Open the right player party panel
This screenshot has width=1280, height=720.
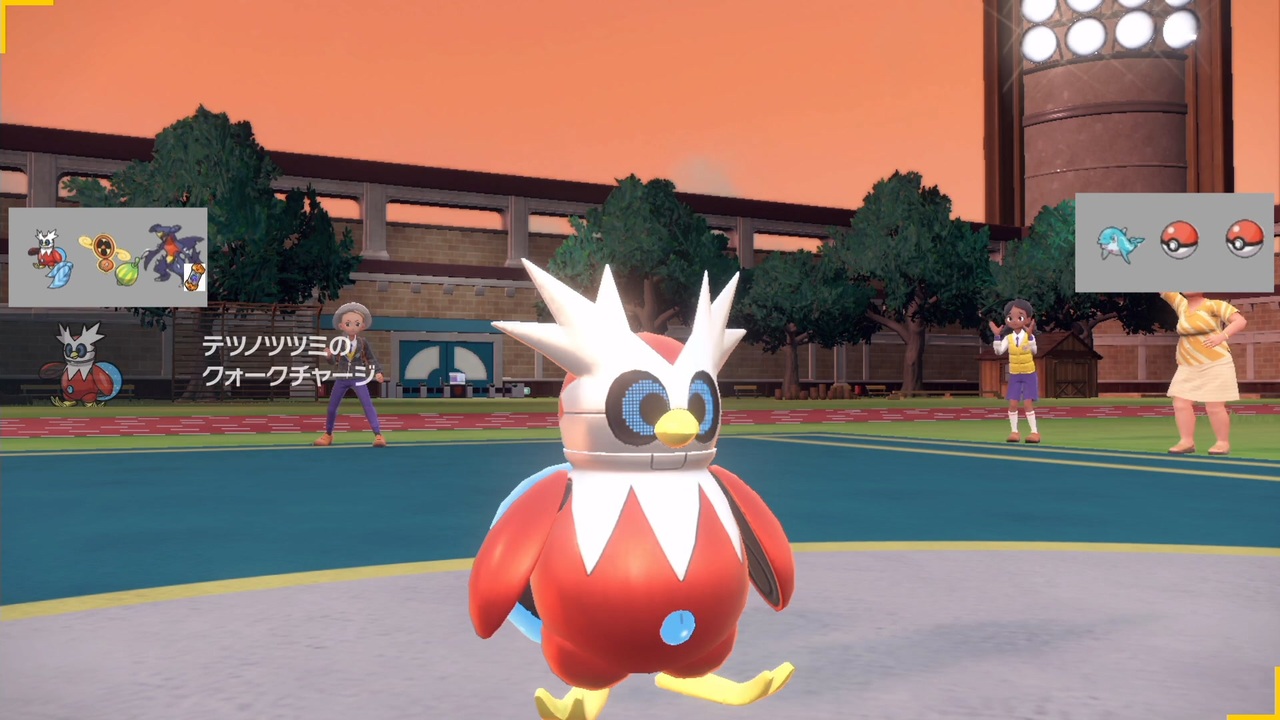[x=1177, y=240]
